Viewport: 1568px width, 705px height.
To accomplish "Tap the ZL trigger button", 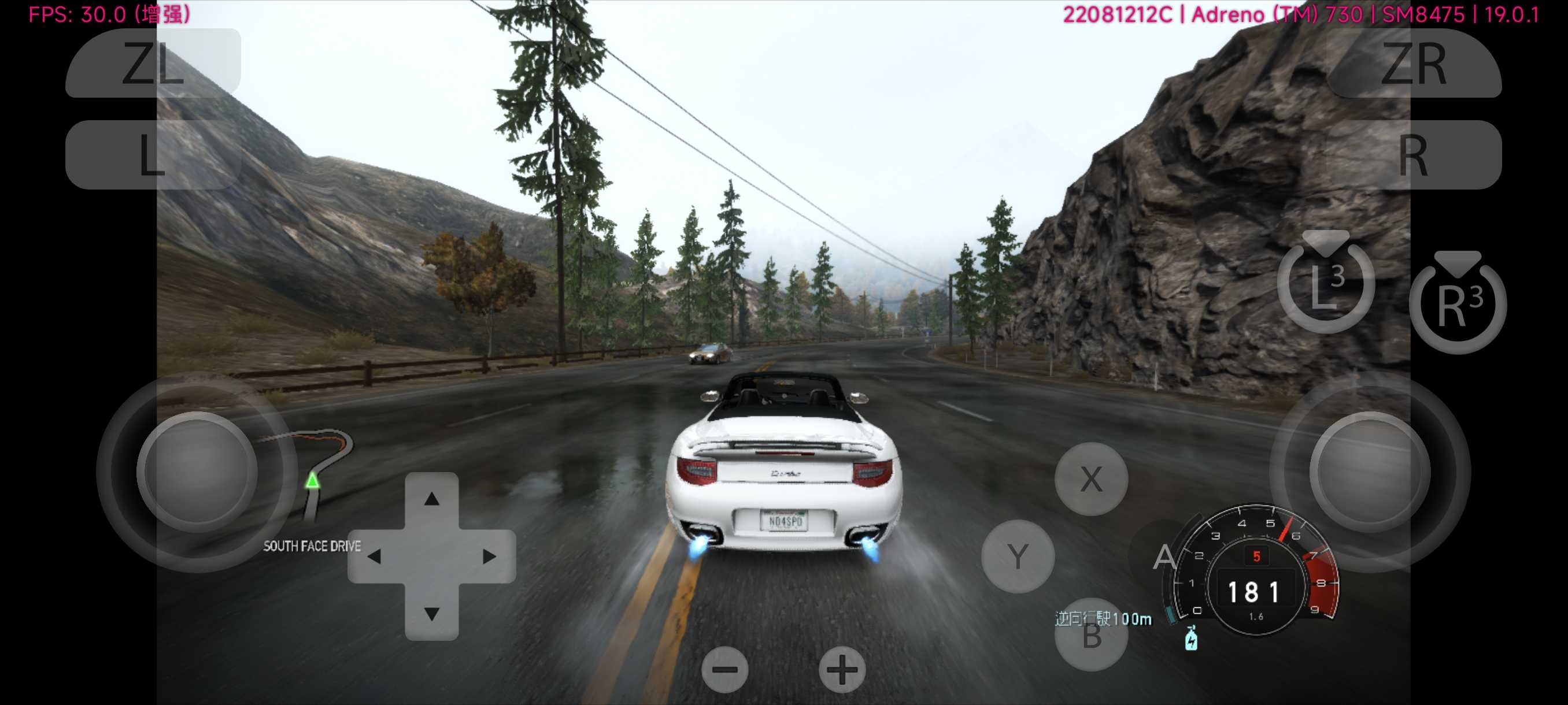I will point(153,63).
